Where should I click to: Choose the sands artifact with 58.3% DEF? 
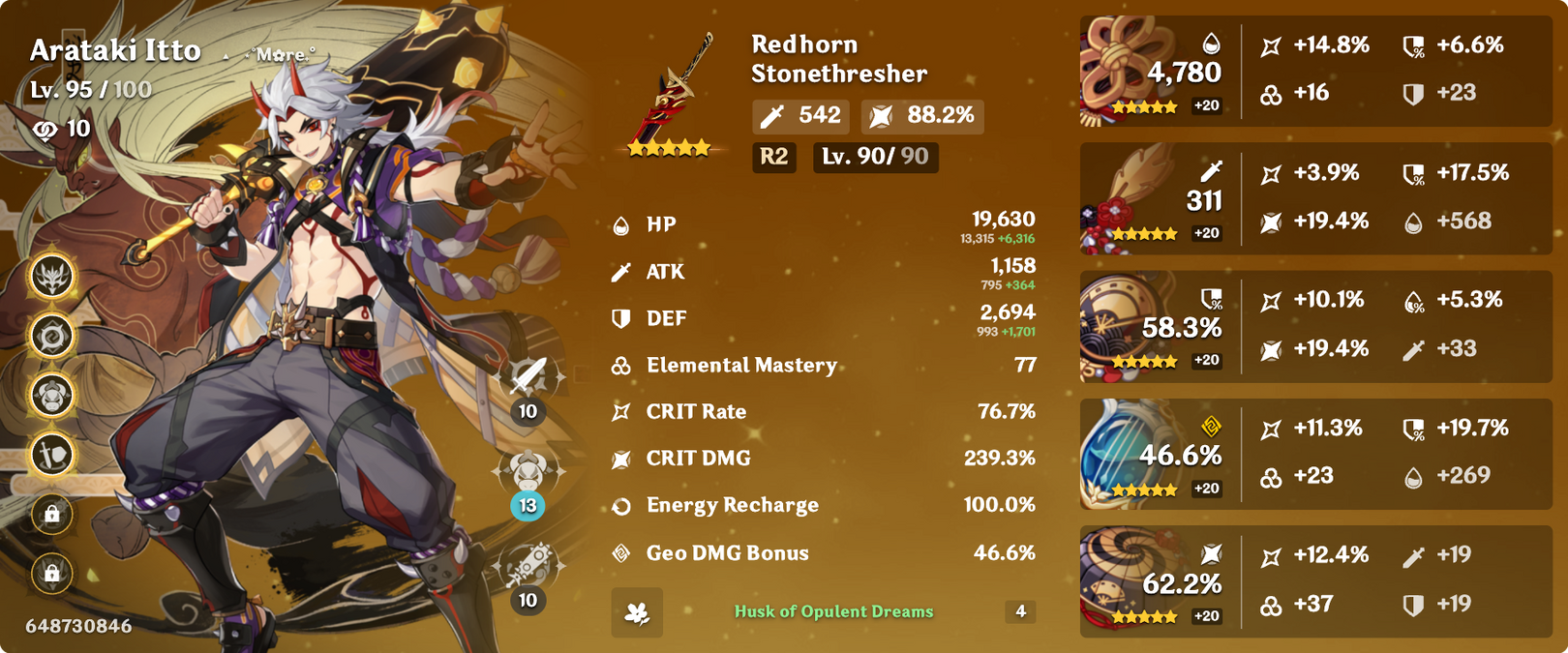pyautogui.click(x=1121, y=329)
